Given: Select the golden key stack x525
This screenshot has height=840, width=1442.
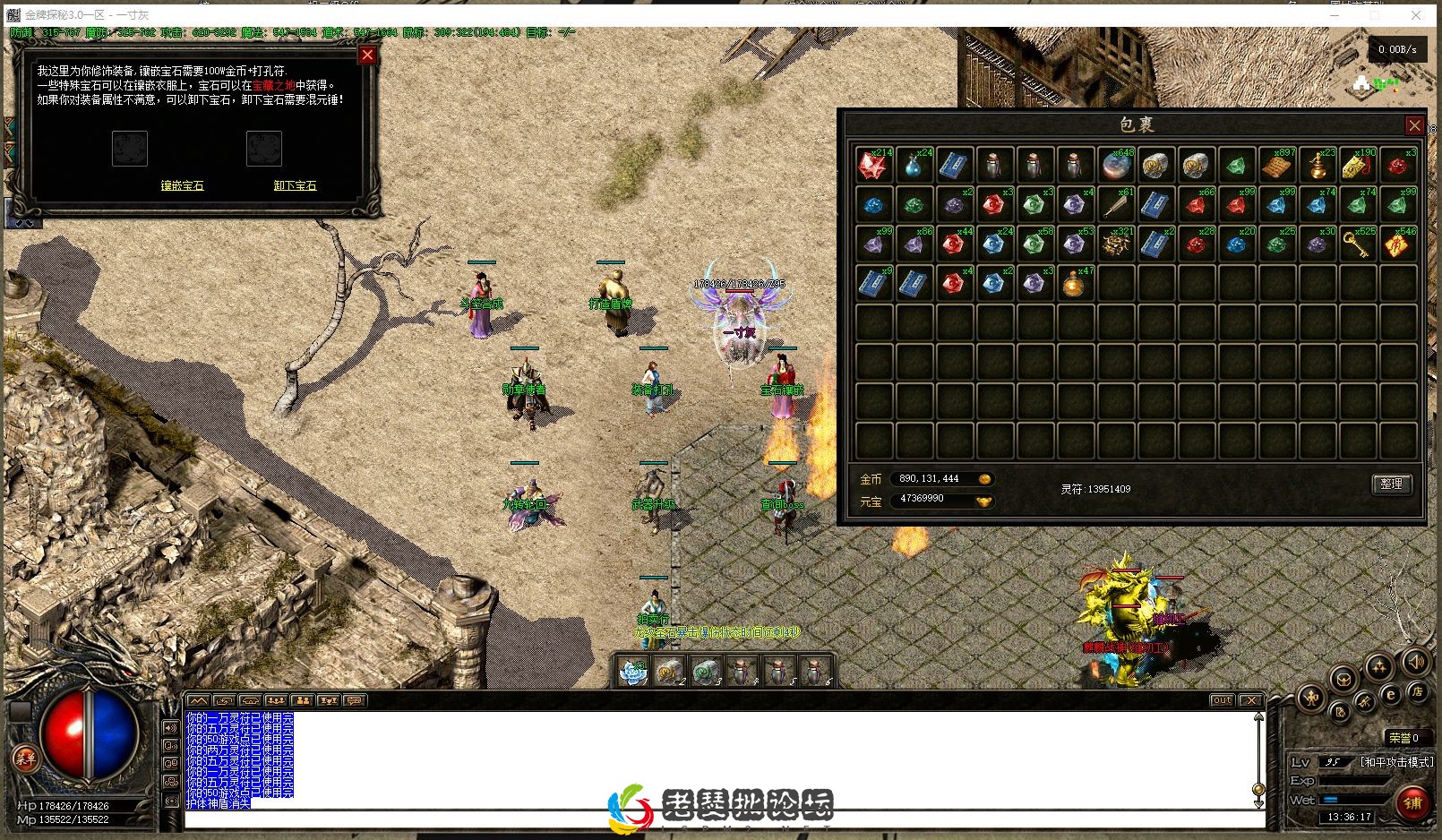Looking at the screenshot, I should click(x=1357, y=244).
